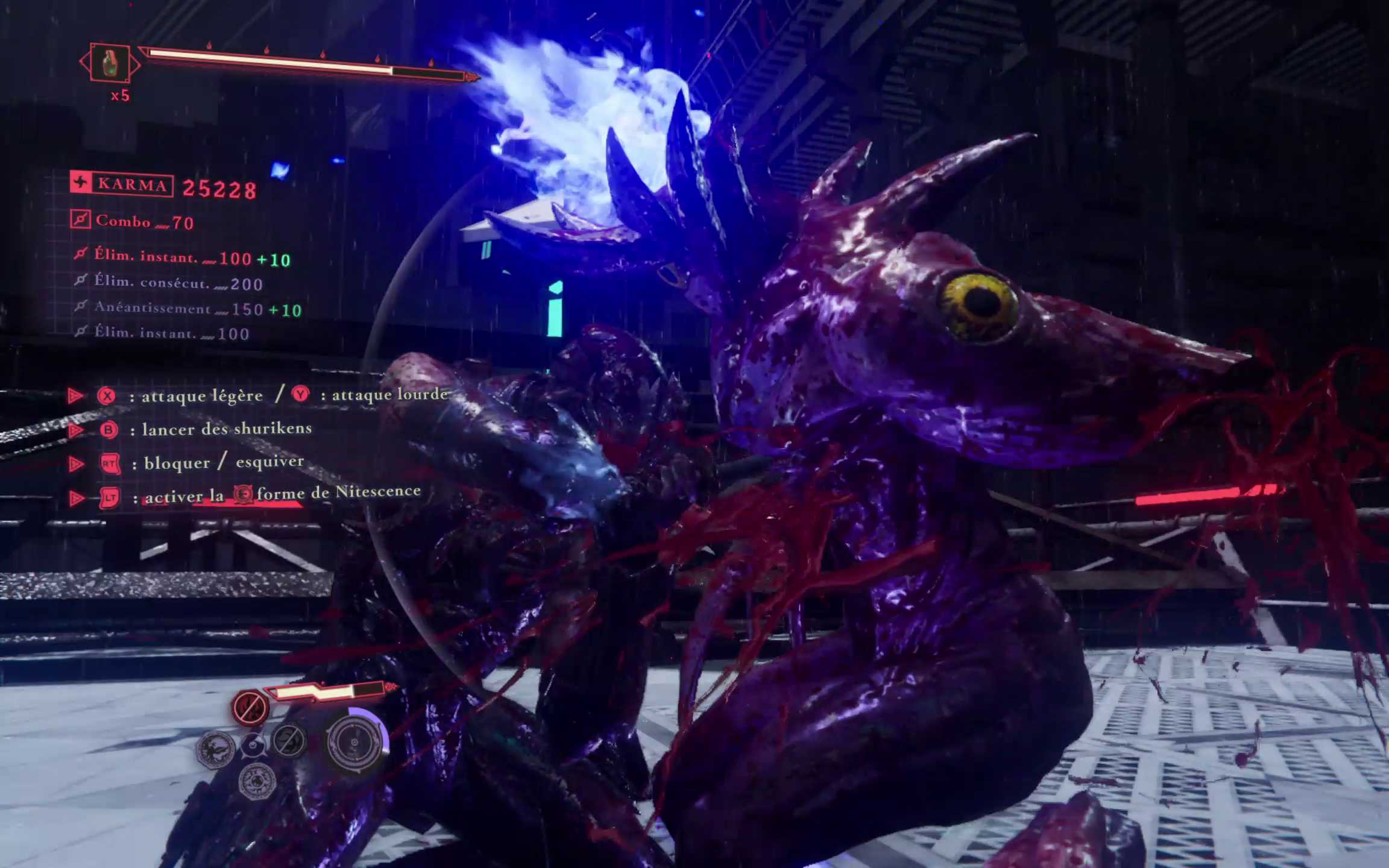Activate the large circular gauge with purple arc
Viewport: 1389px width, 868px height.
click(x=356, y=741)
